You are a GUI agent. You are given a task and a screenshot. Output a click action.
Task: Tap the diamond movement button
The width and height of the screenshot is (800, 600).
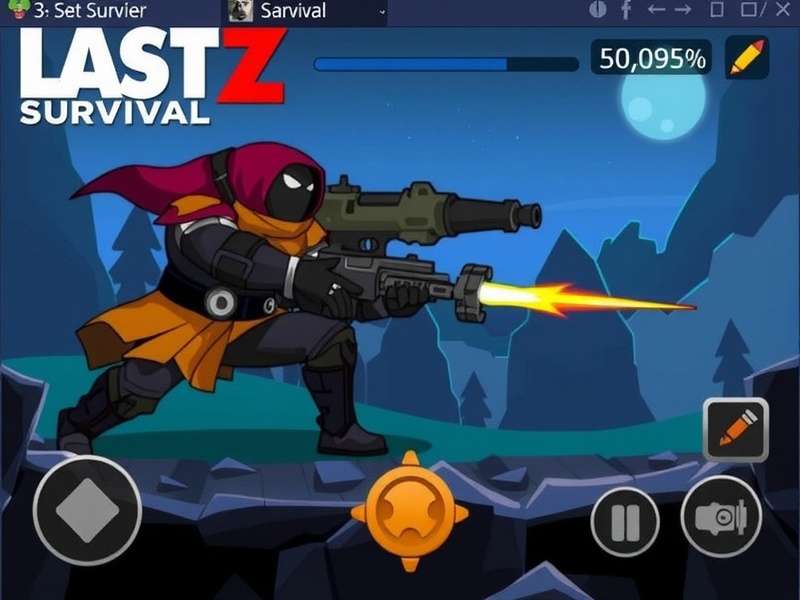tap(87, 510)
